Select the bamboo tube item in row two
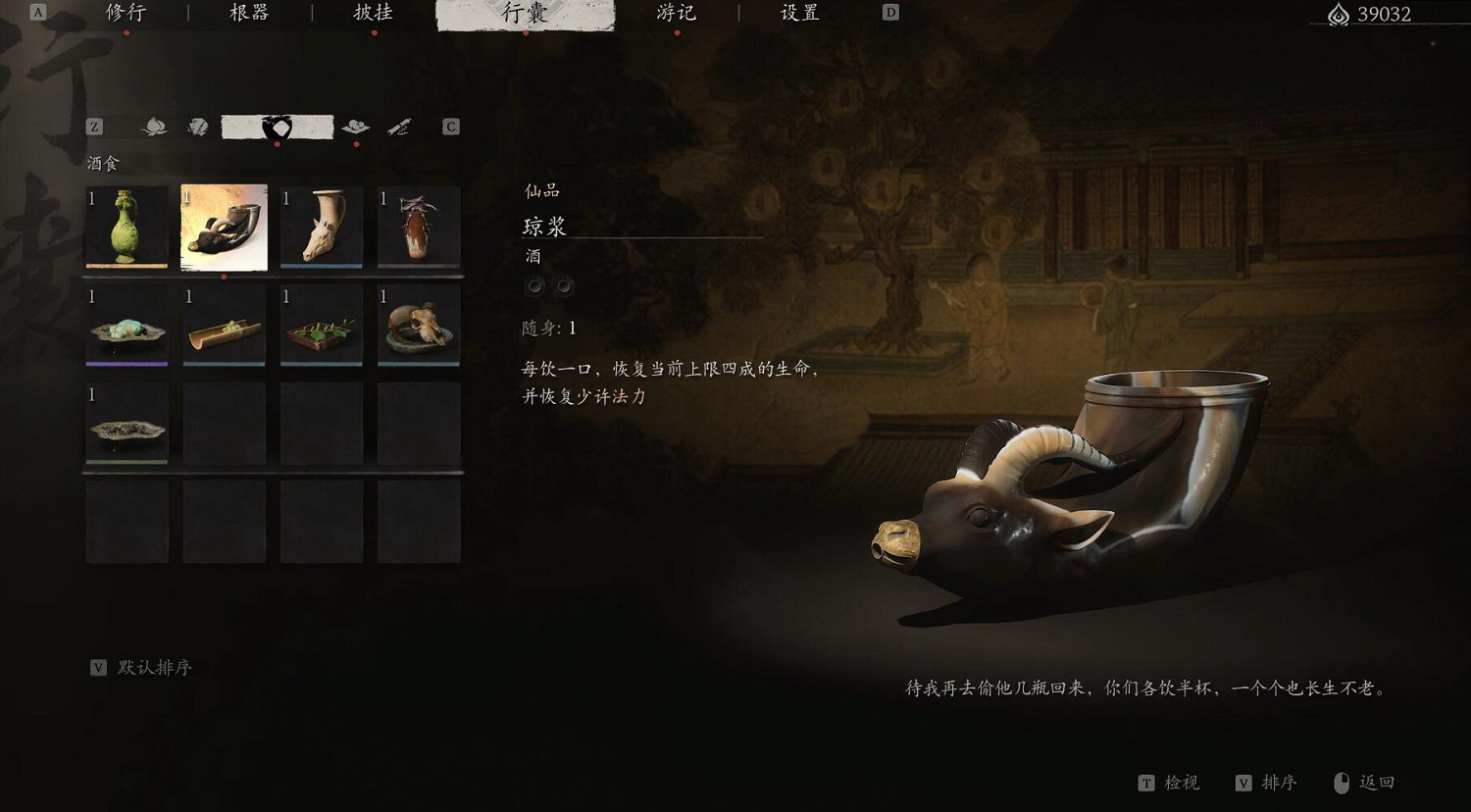Screen dimensions: 1471x812 tap(224, 328)
